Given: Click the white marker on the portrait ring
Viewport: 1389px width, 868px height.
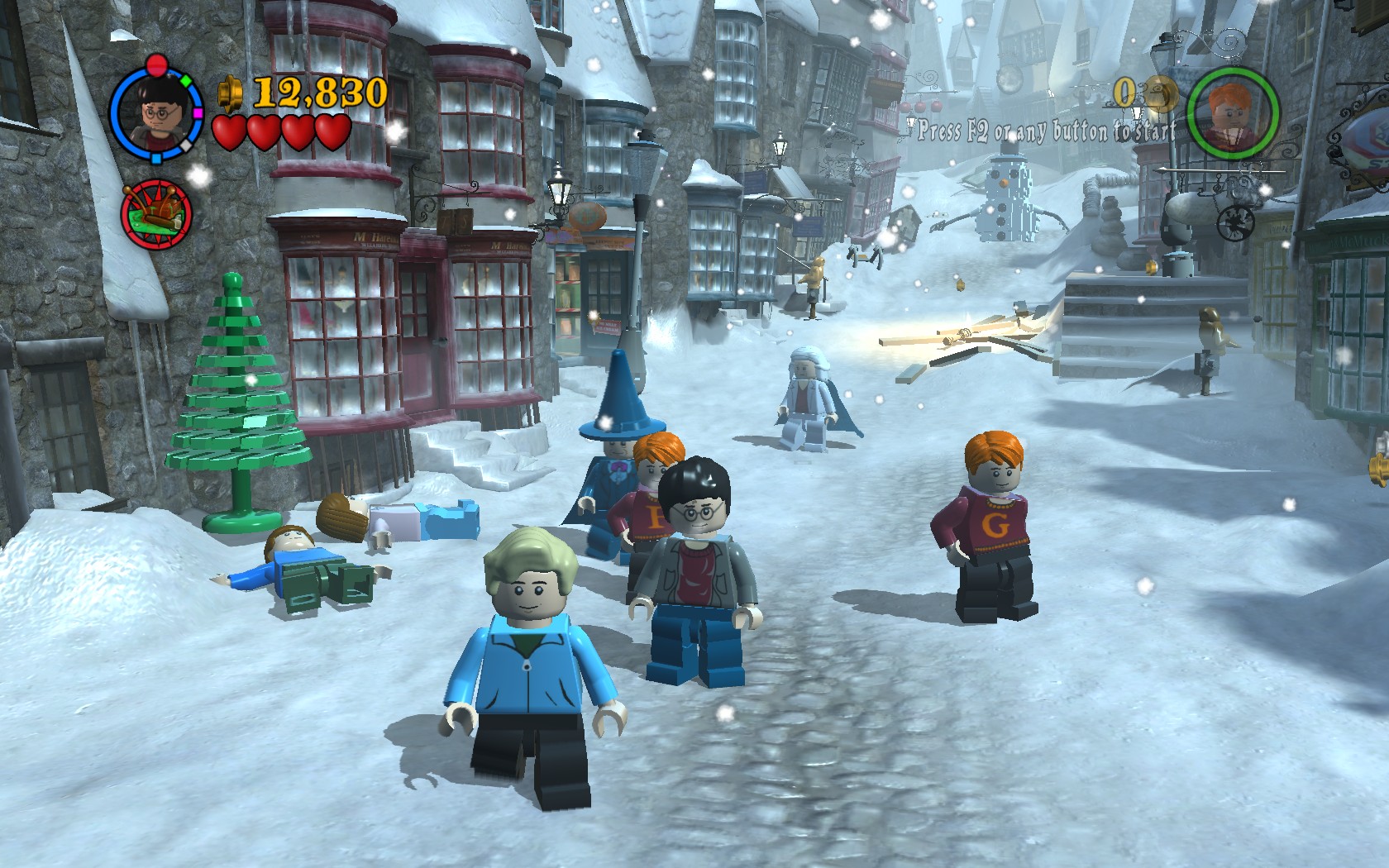Looking at the screenshot, I should tap(186, 145).
